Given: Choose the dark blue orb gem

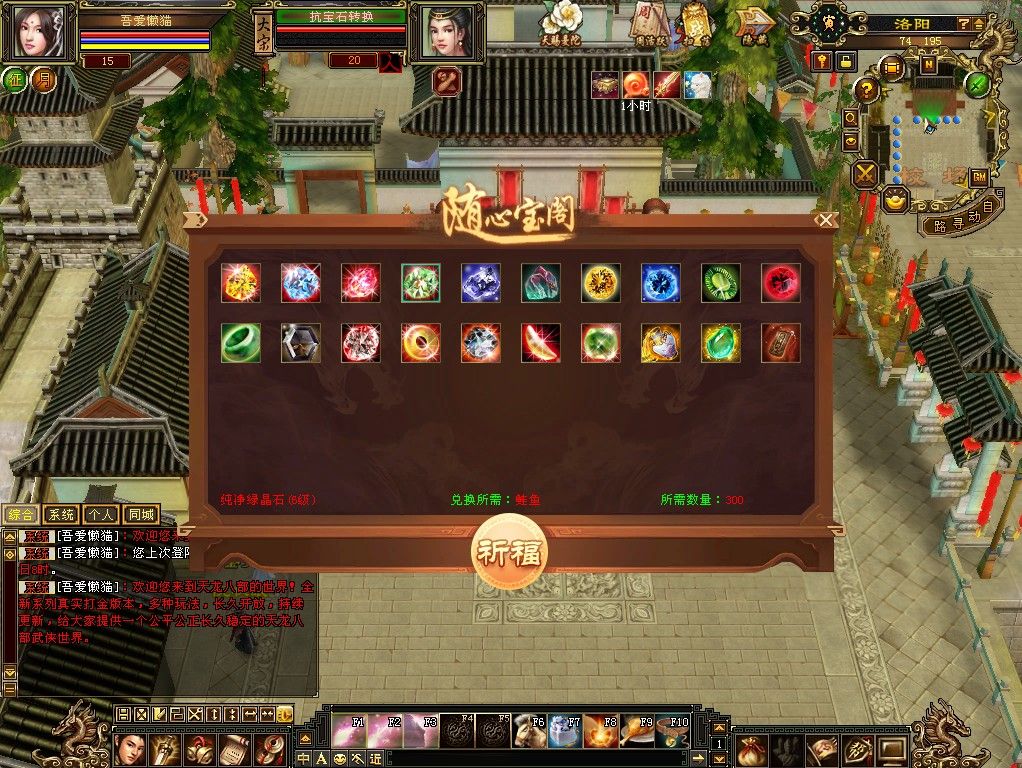Looking at the screenshot, I should pyautogui.click(x=660, y=283).
